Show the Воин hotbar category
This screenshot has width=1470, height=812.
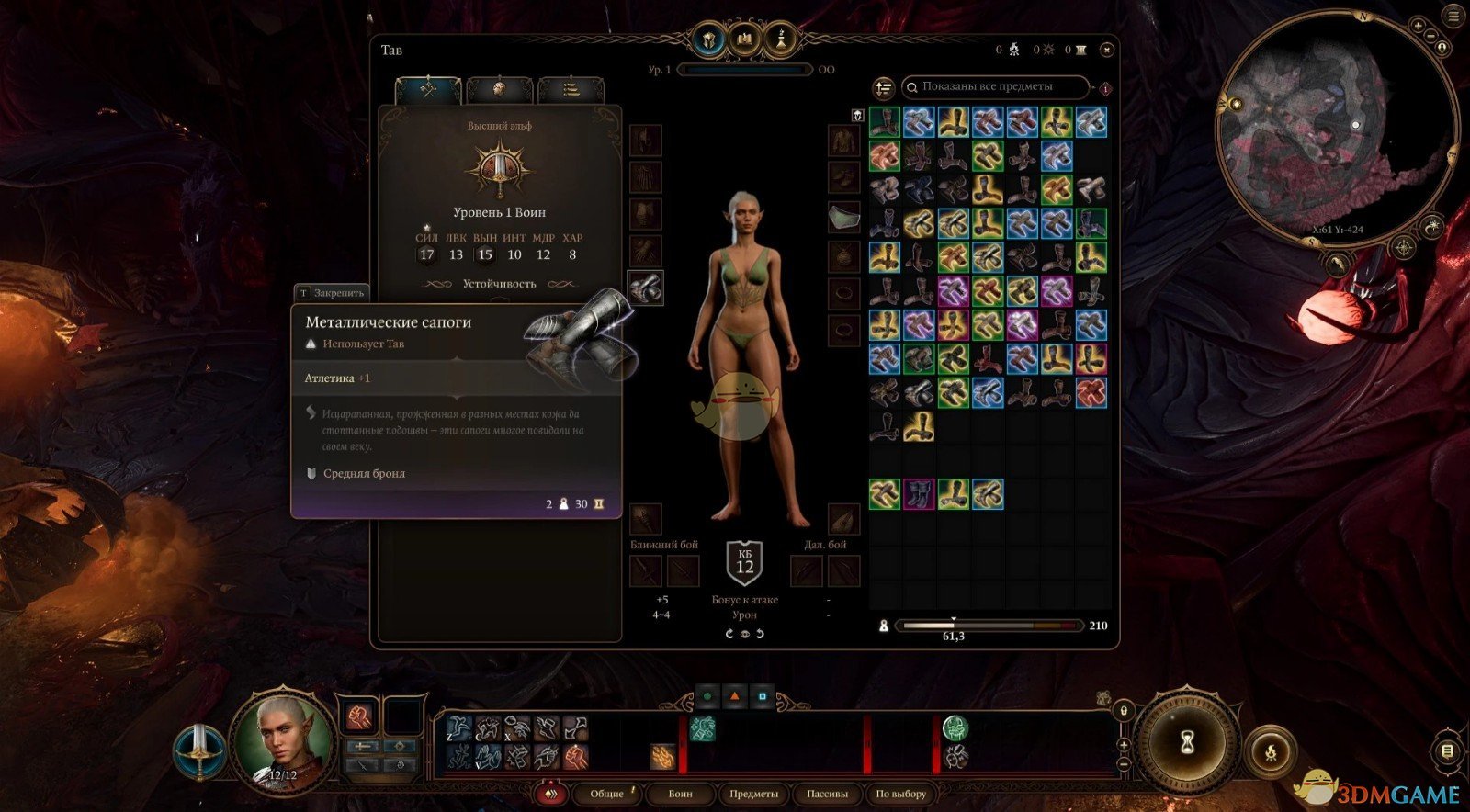(680, 794)
